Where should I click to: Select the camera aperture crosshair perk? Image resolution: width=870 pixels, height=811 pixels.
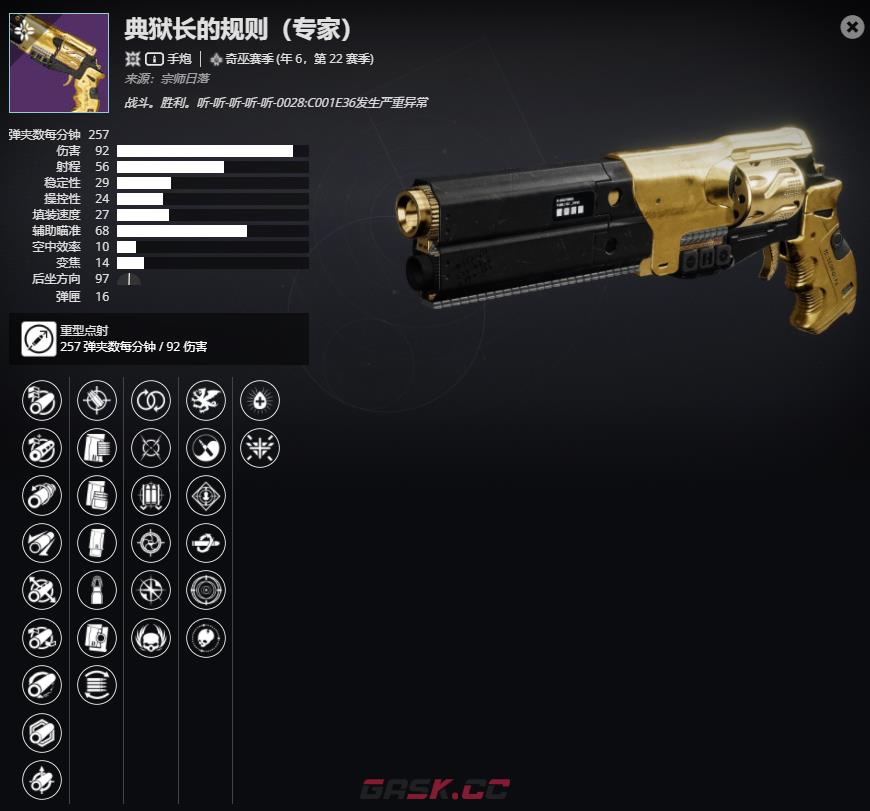pos(151,543)
